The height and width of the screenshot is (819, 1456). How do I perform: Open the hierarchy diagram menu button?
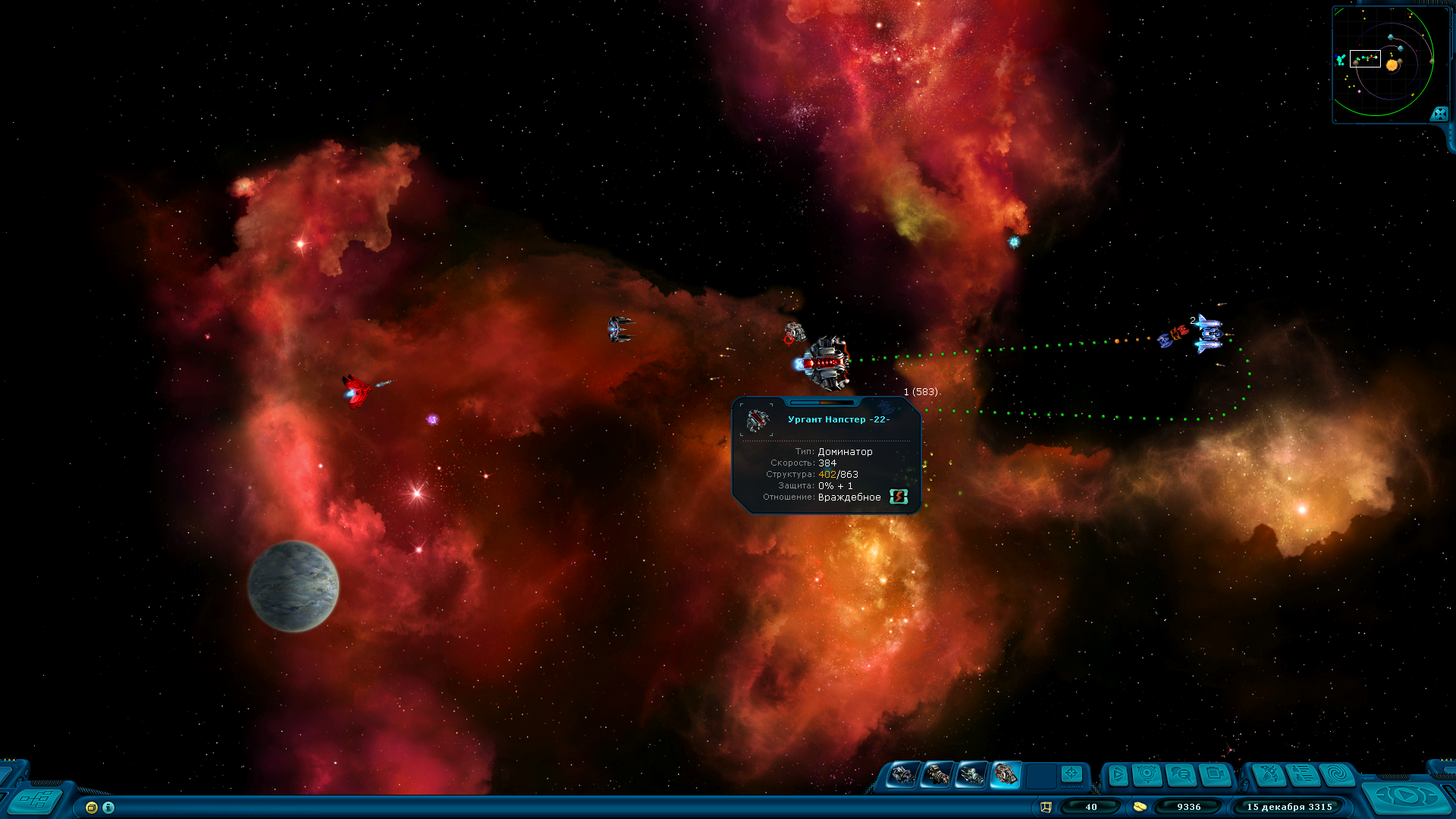tap(36, 799)
